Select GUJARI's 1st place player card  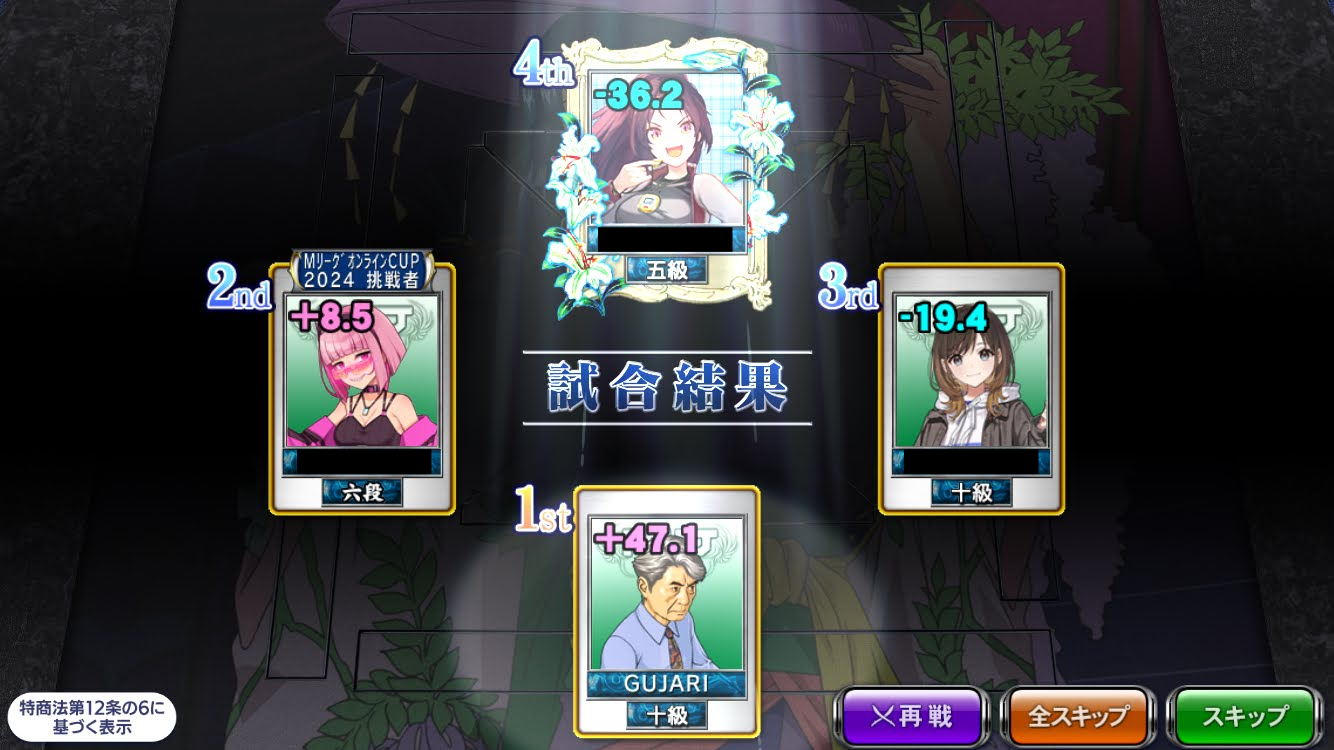coord(666,610)
